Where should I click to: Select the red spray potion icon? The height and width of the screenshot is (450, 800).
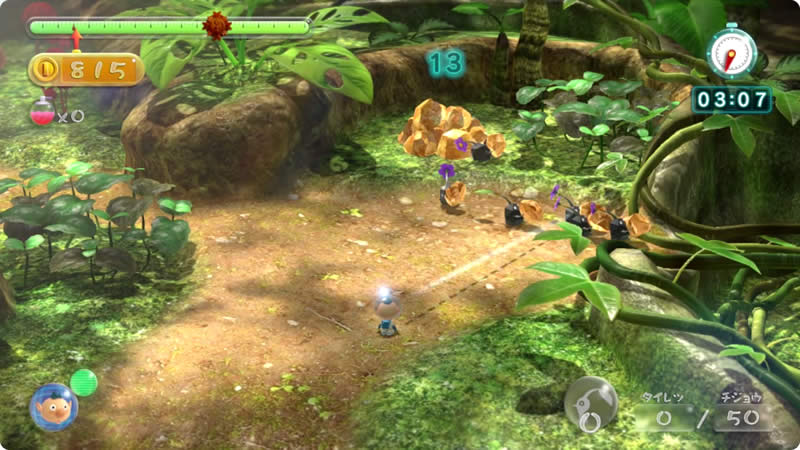pyautogui.click(x=42, y=113)
